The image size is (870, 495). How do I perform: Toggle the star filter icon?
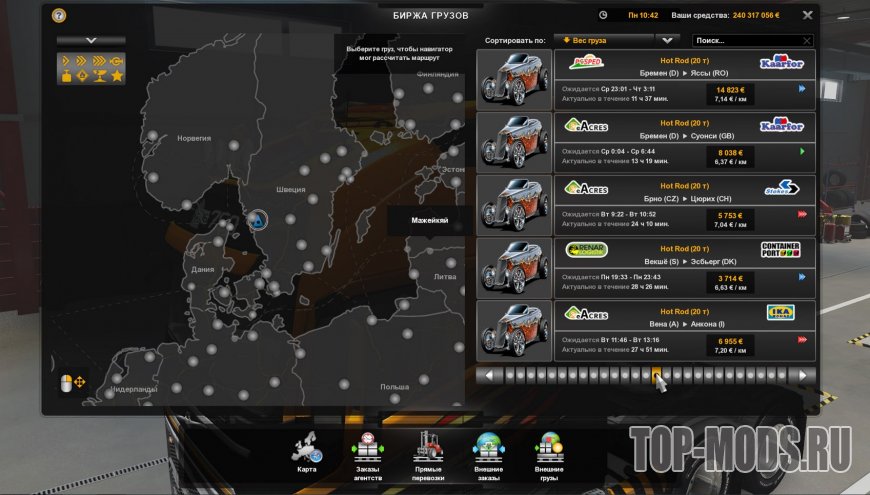[117, 76]
